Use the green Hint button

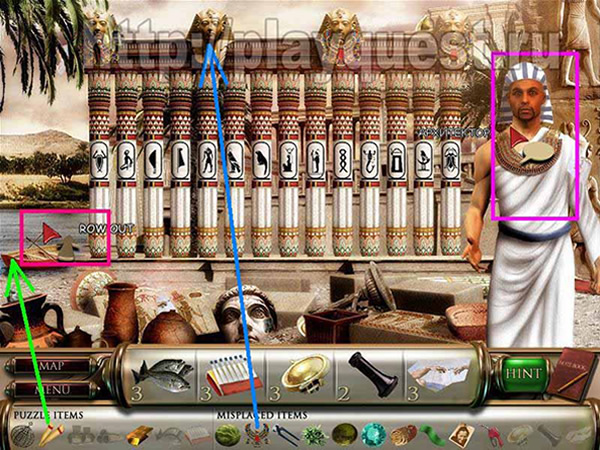(x=525, y=374)
